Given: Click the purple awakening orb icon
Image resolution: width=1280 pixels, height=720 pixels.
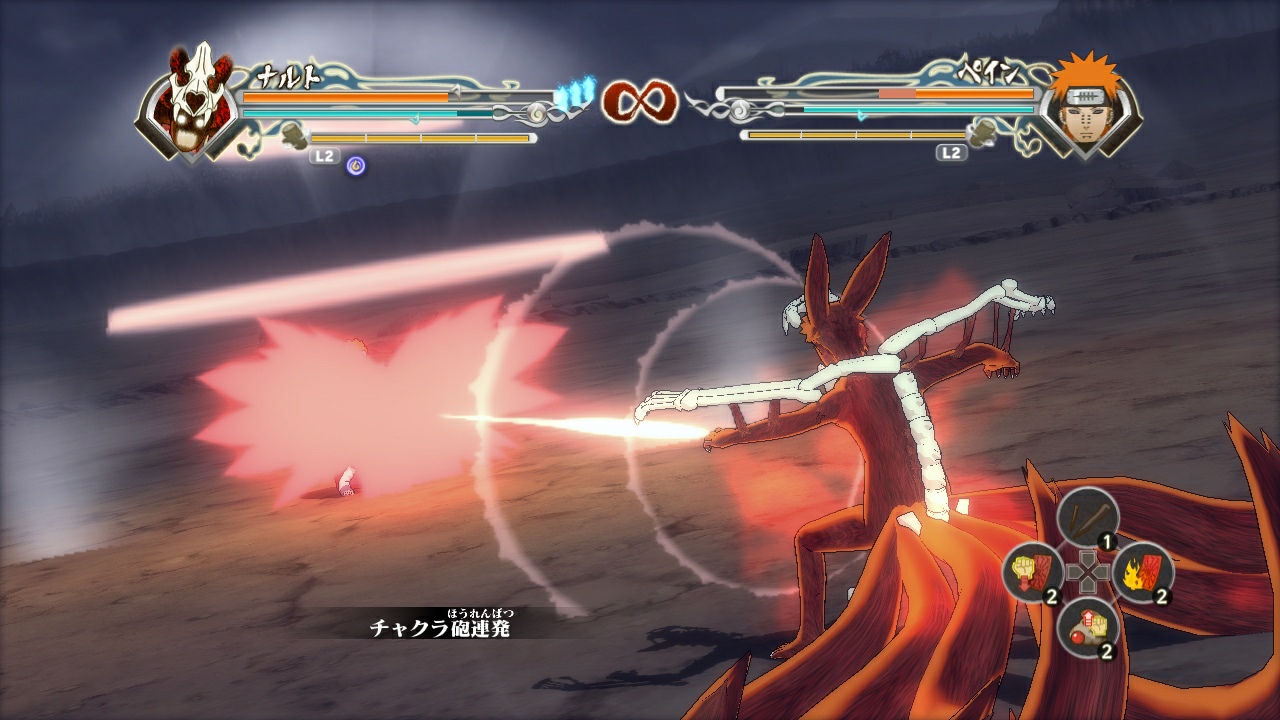Looking at the screenshot, I should pos(355,163).
